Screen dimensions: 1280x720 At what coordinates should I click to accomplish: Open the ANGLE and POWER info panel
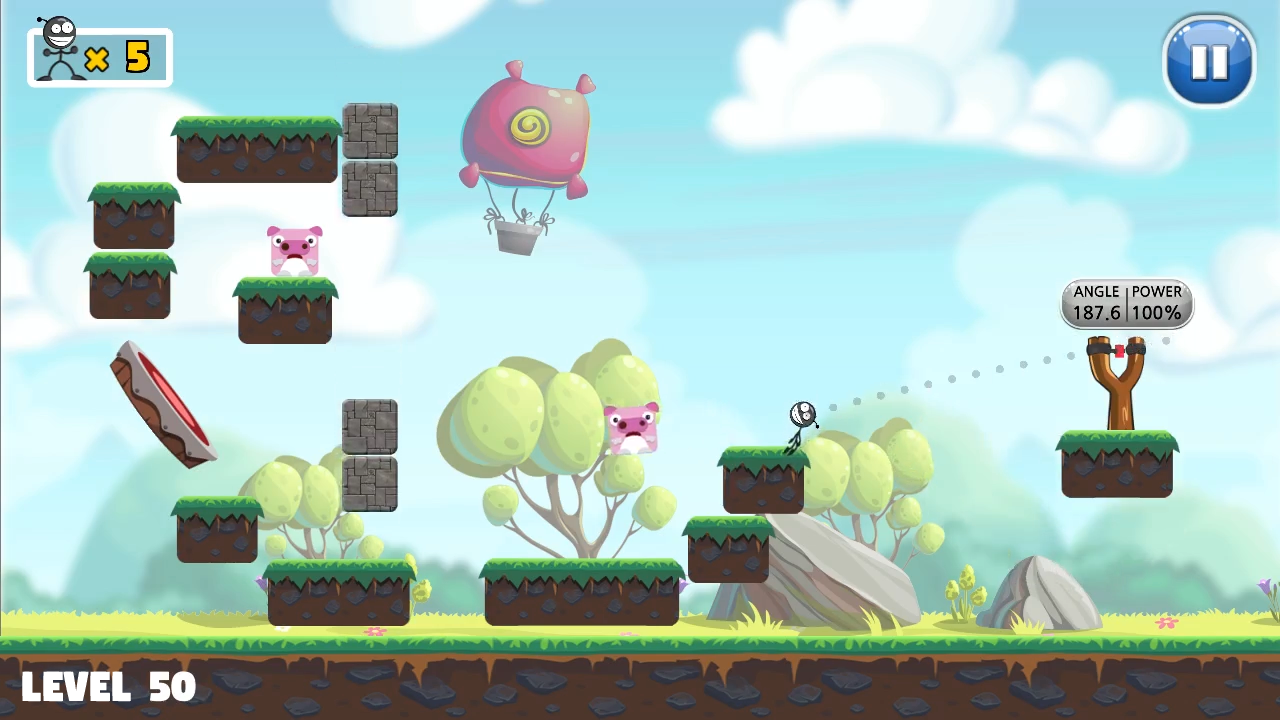click(1127, 303)
